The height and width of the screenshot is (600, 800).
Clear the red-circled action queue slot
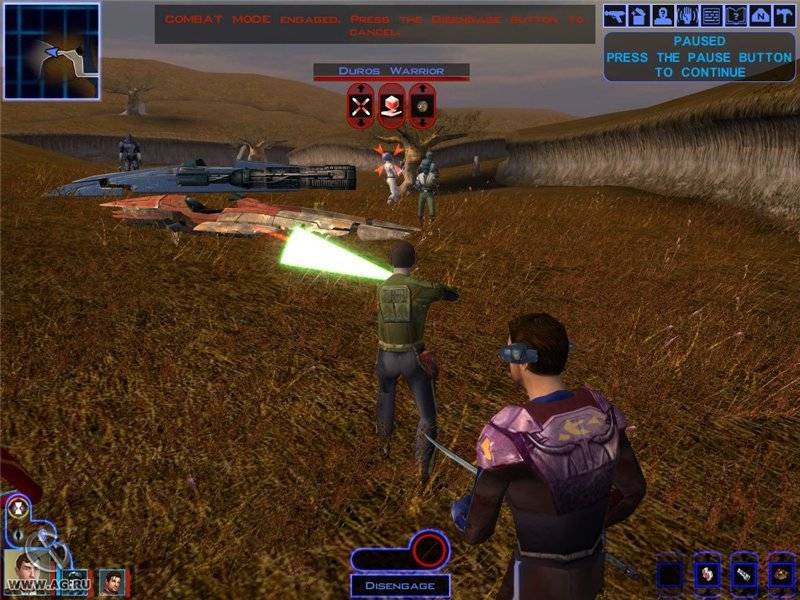430,548
